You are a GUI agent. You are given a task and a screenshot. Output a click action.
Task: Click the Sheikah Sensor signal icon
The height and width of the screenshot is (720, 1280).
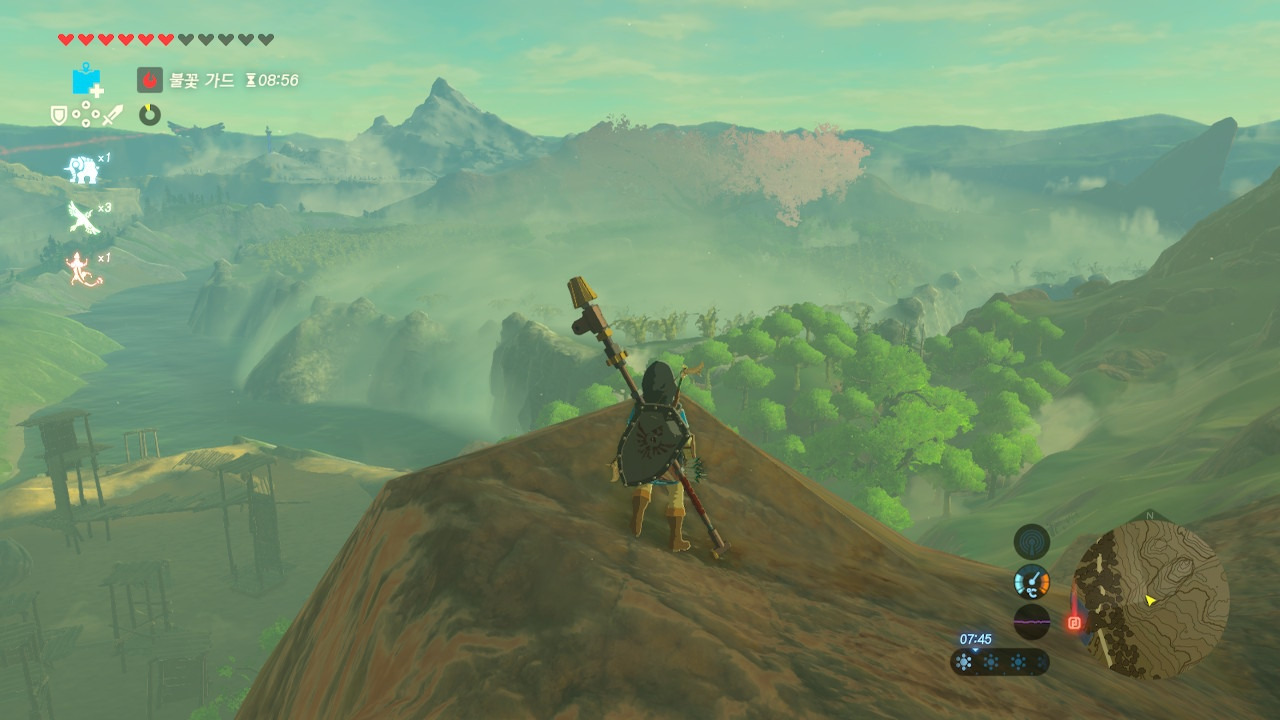[x=1032, y=542]
